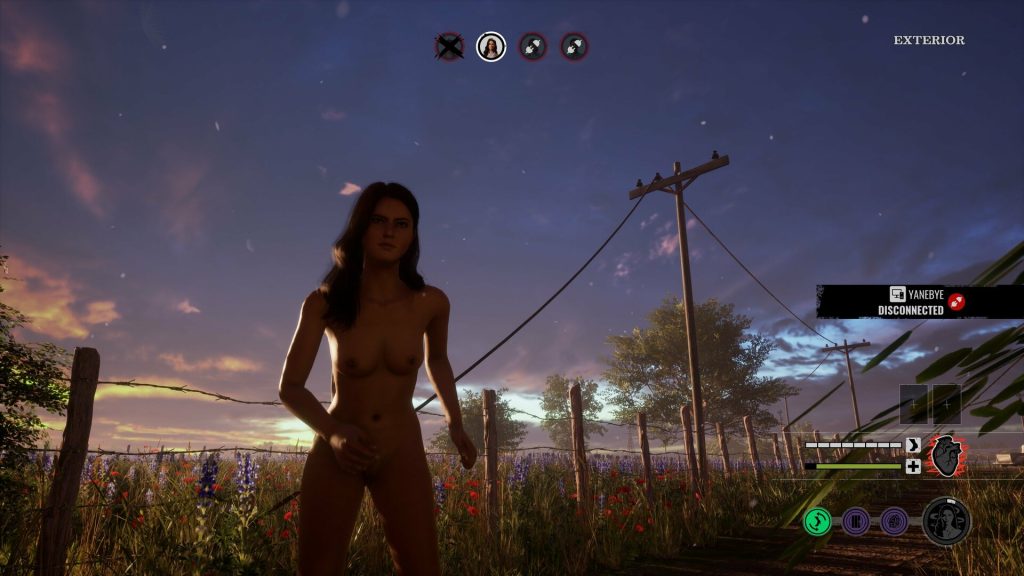Click the anatomical heart icon

[944, 456]
